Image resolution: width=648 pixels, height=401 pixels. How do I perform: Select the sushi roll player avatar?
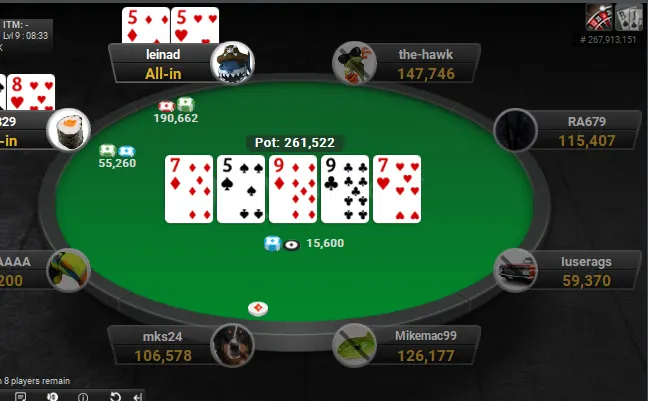click(69, 128)
